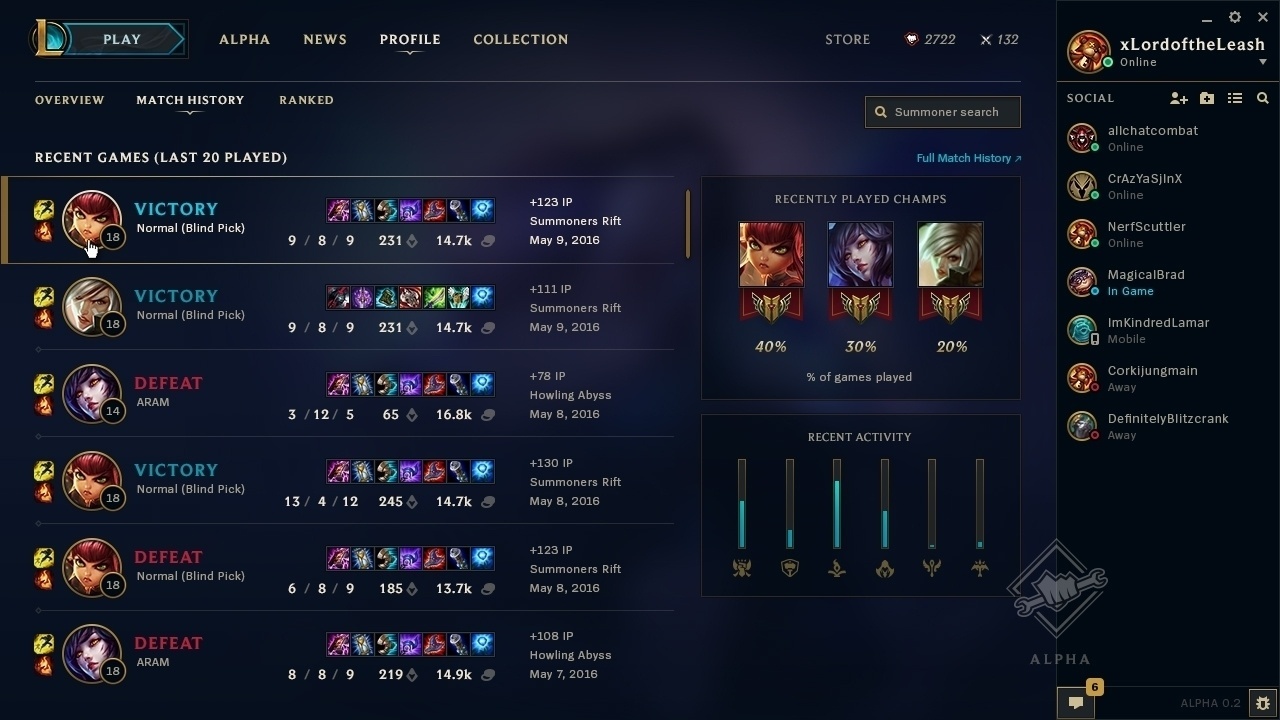Select the 40% recently played champion portrait
Viewport: 1280px width, 720px height.
tap(770, 253)
